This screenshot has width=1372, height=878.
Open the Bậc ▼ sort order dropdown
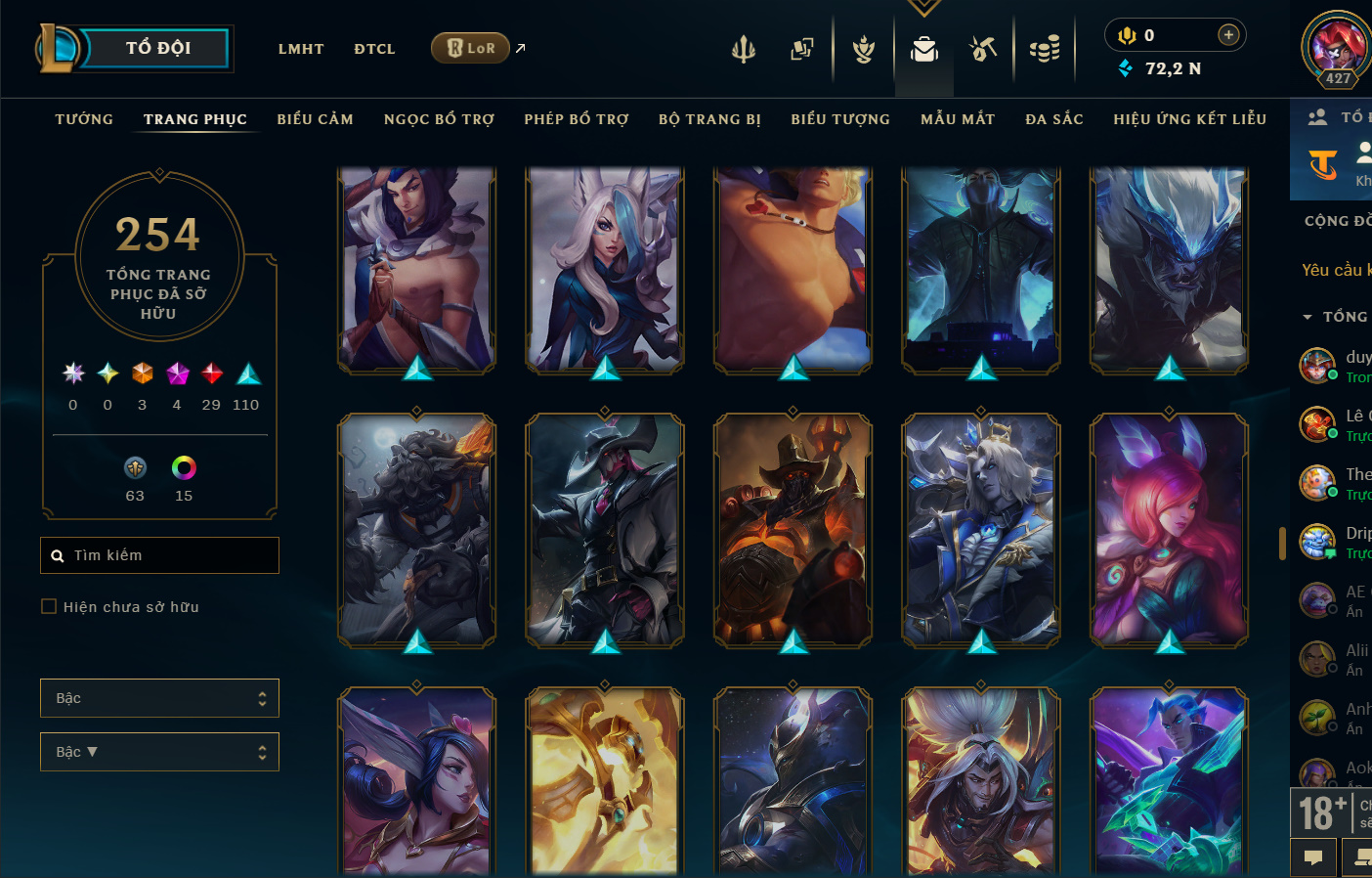tap(159, 752)
